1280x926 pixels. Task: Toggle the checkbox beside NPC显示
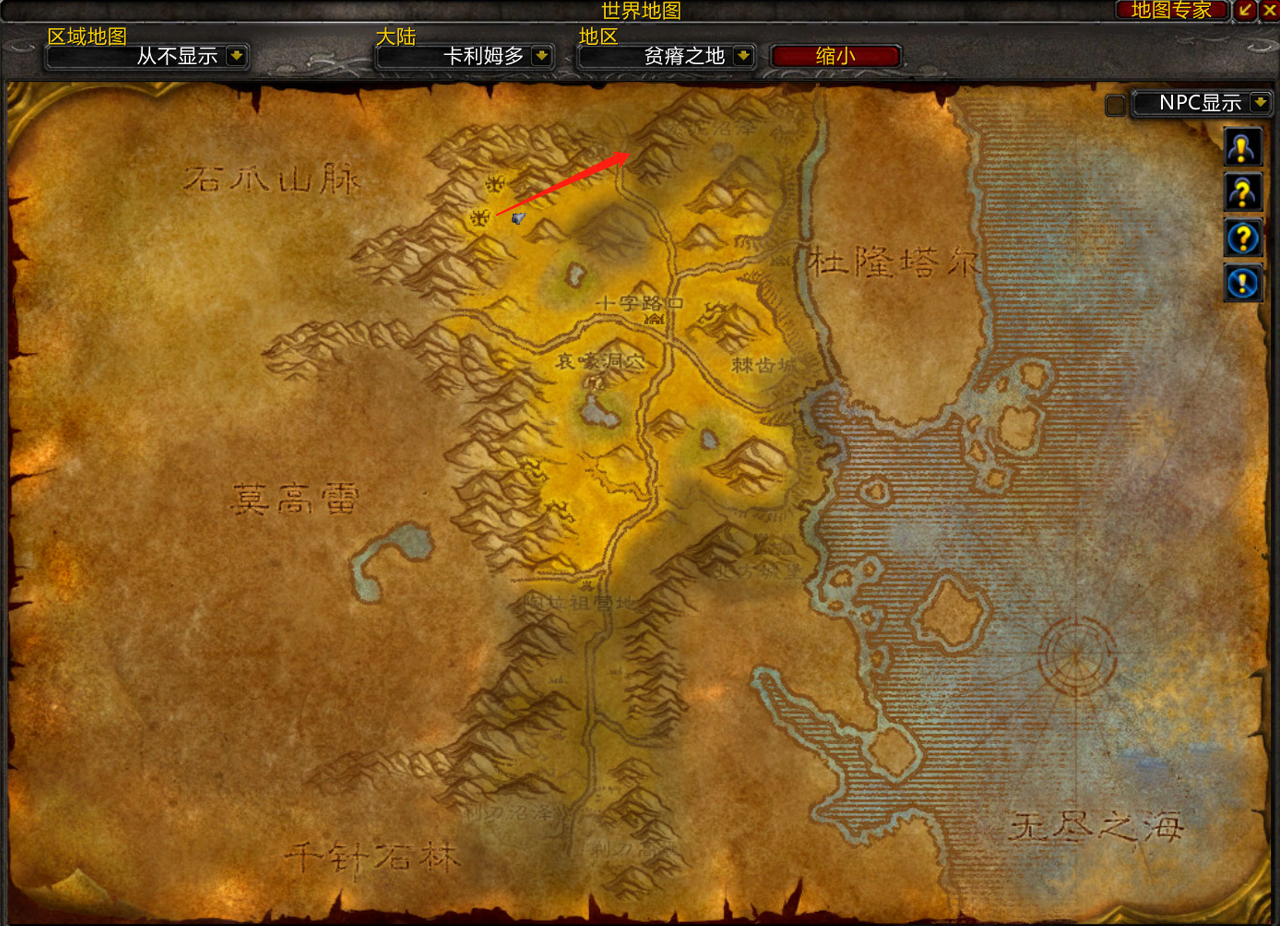(1115, 105)
